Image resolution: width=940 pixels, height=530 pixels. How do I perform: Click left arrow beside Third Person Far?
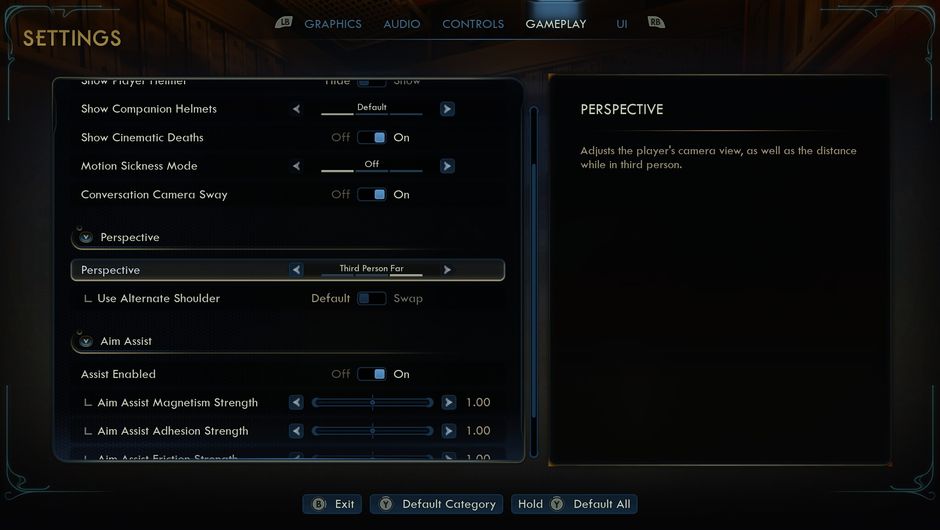pos(296,270)
